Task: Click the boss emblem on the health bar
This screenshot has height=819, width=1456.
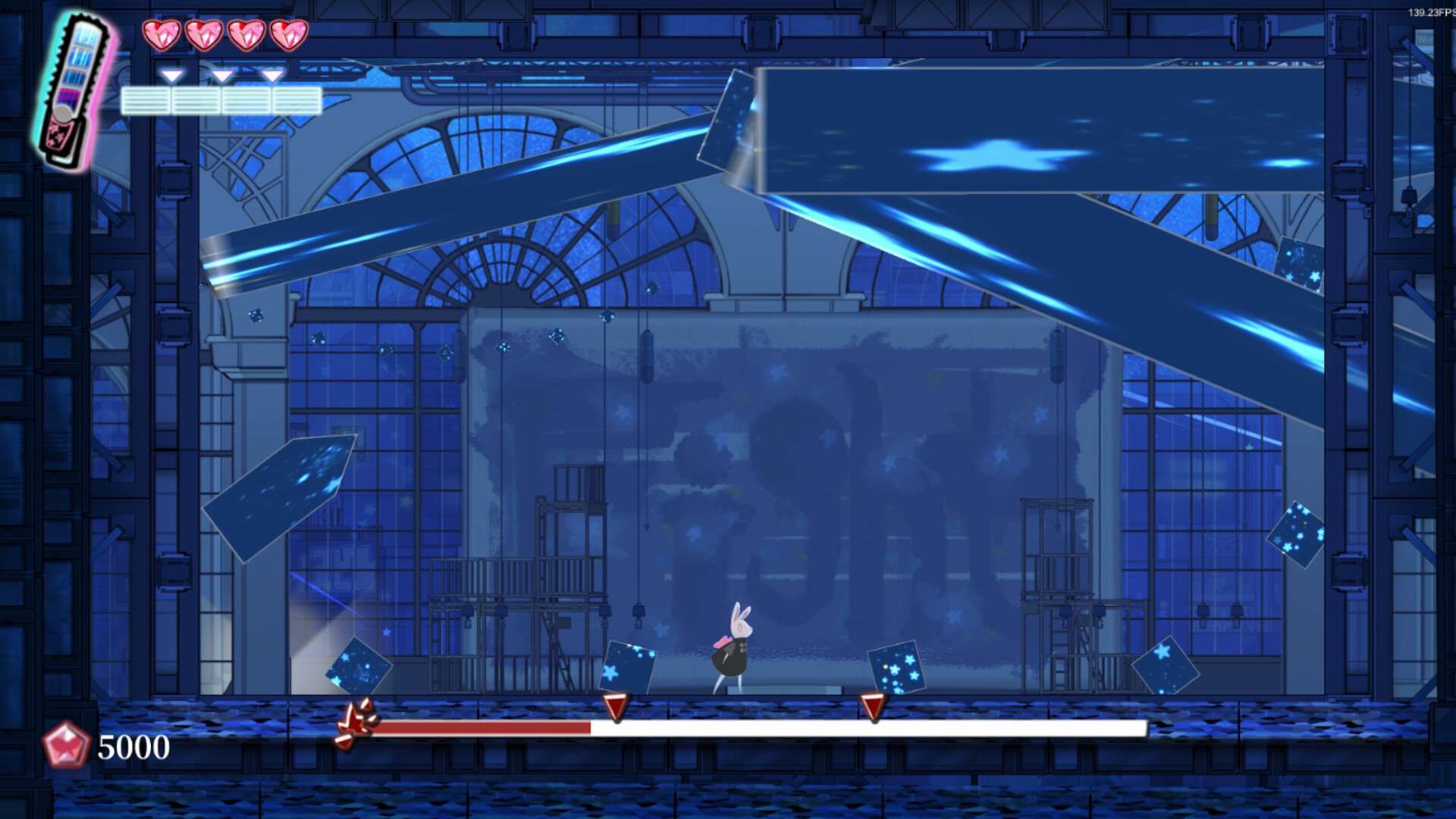Action: pyautogui.click(x=357, y=723)
